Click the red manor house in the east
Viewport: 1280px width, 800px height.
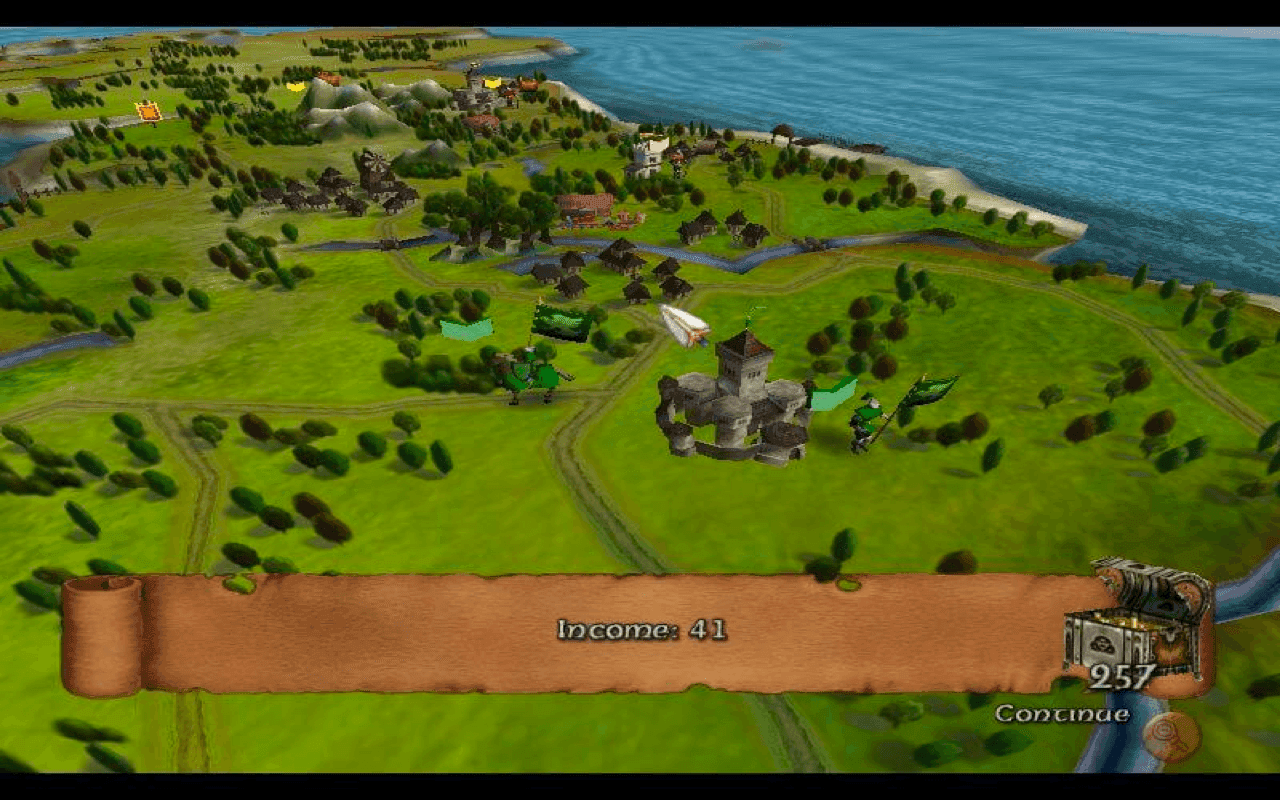point(583,207)
